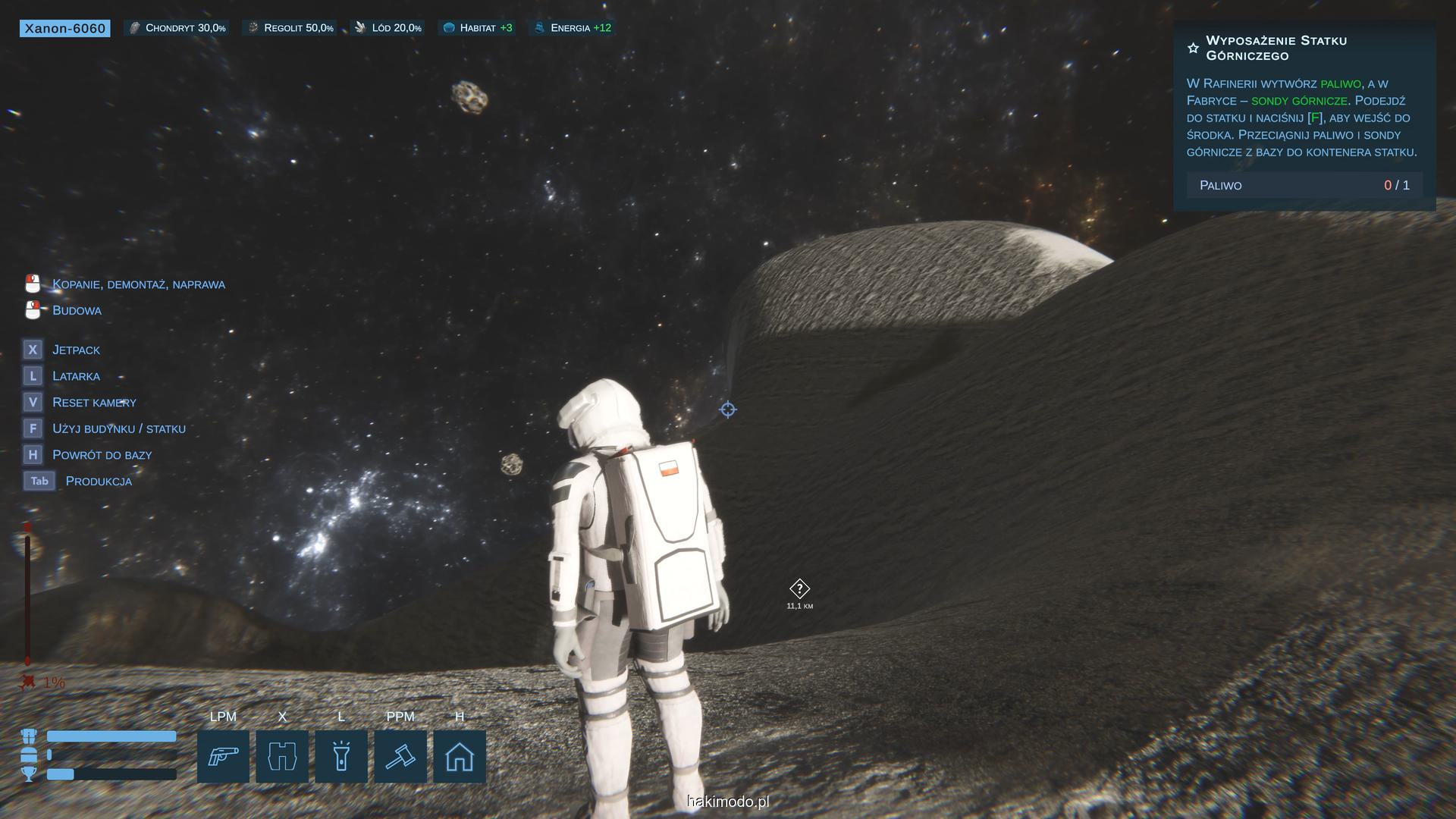1456x819 pixels.
Task: Click the return to base house icon
Action: coord(460,756)
